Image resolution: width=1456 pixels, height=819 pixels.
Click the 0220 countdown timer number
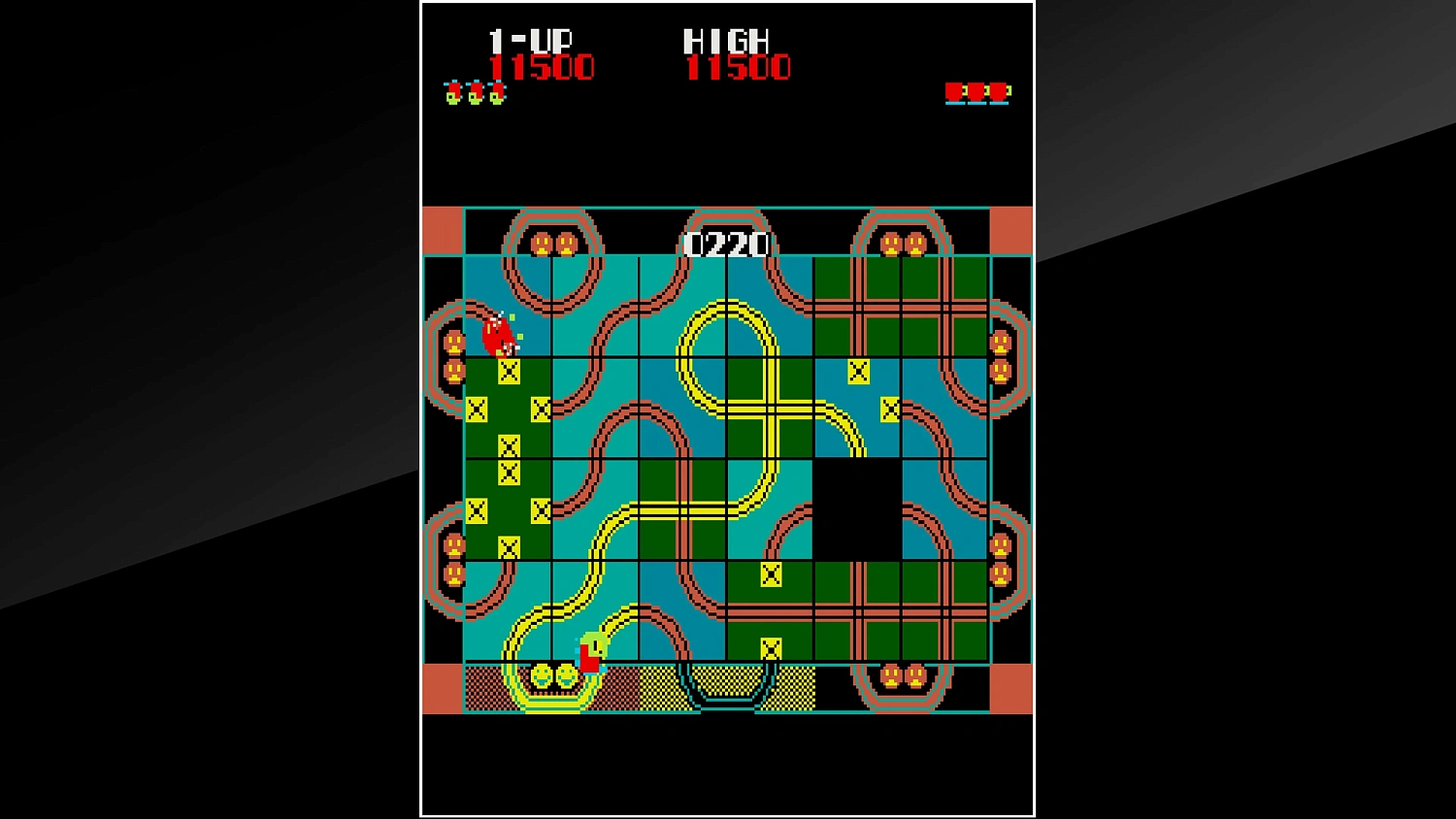(726, 246)
